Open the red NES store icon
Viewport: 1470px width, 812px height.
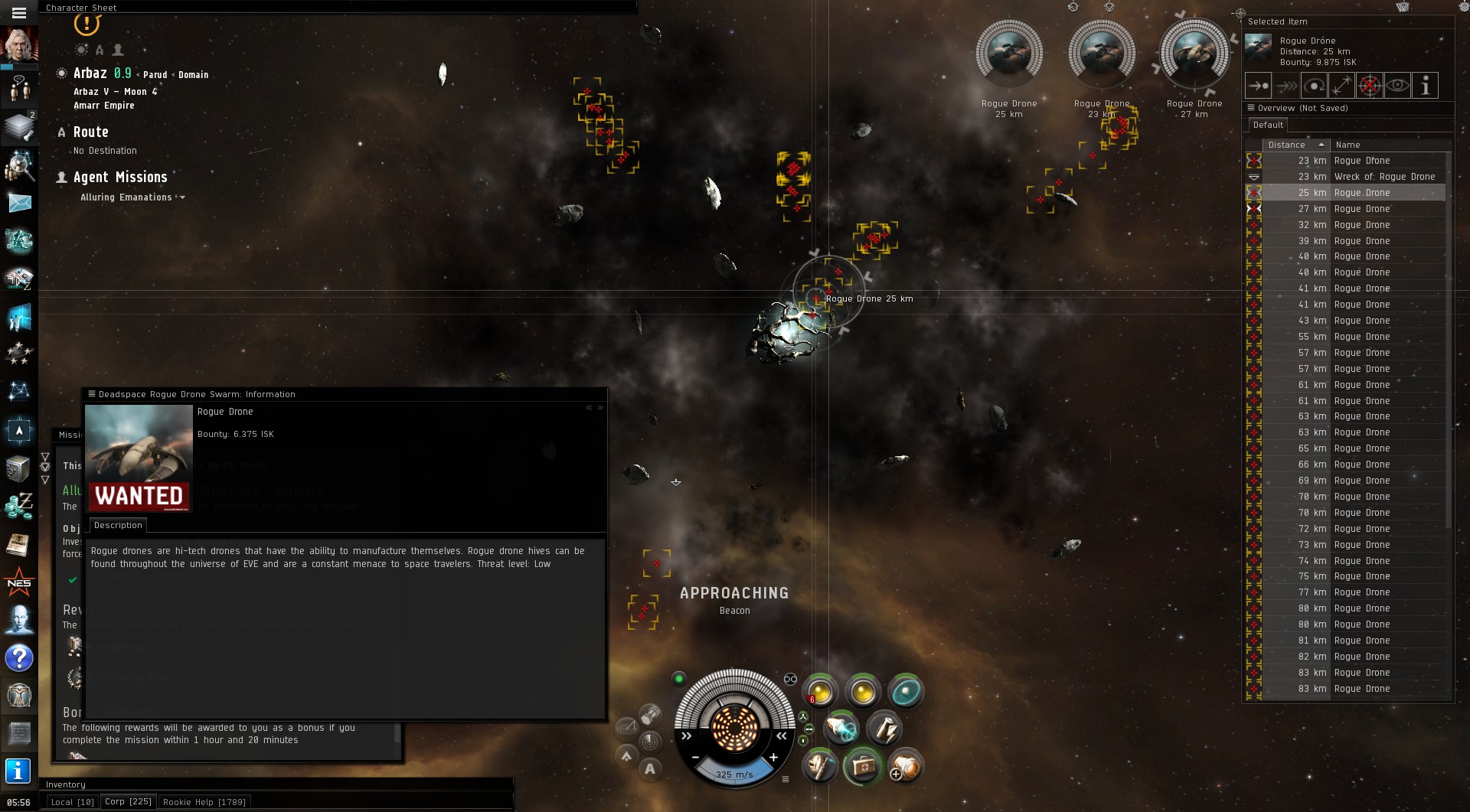pyautogui.click(x=19, y=583)
